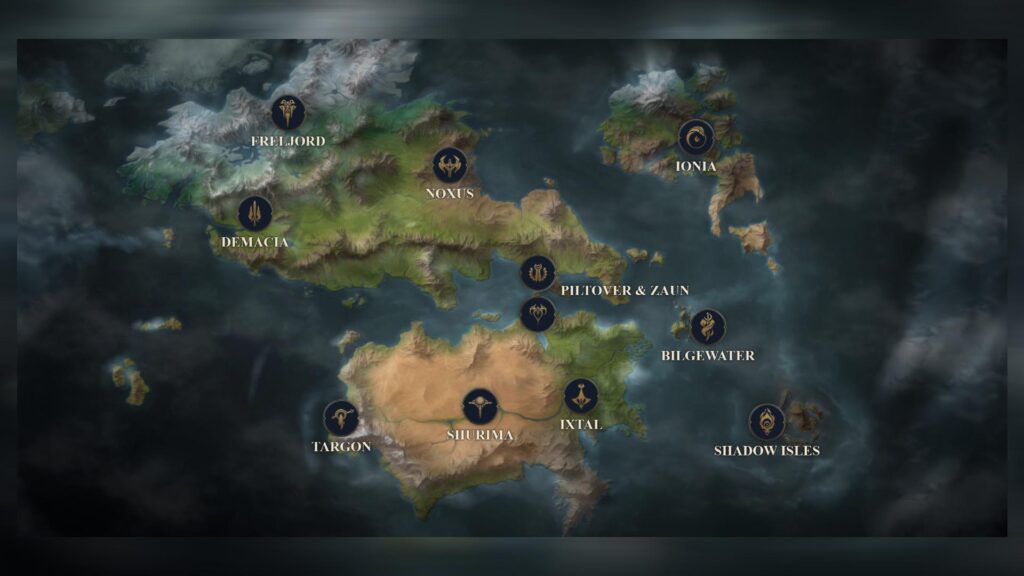Select the Bilgewater region marker

[708, 327]
